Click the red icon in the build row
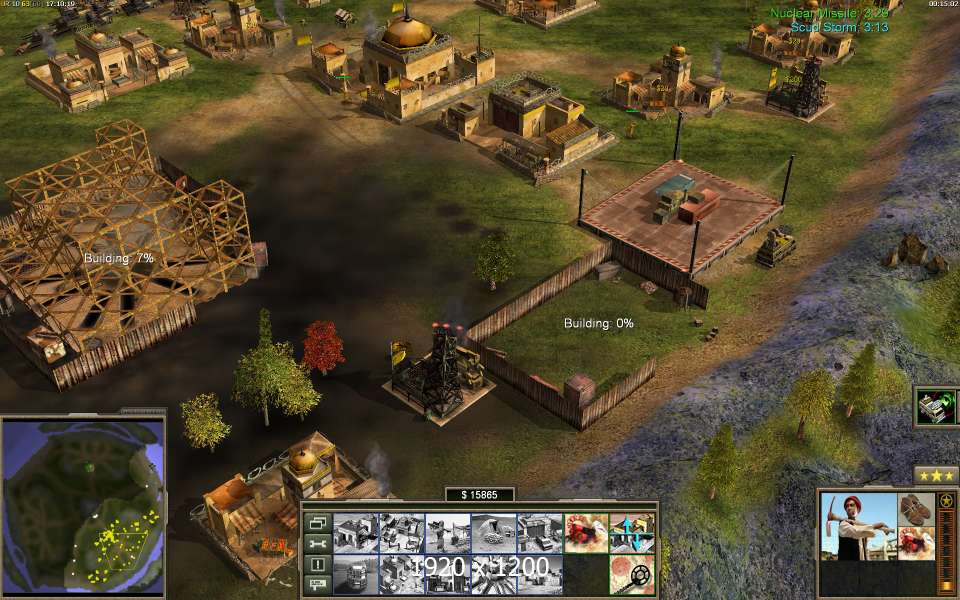Screen dimensions: 960x600 (x=585, y=533)
